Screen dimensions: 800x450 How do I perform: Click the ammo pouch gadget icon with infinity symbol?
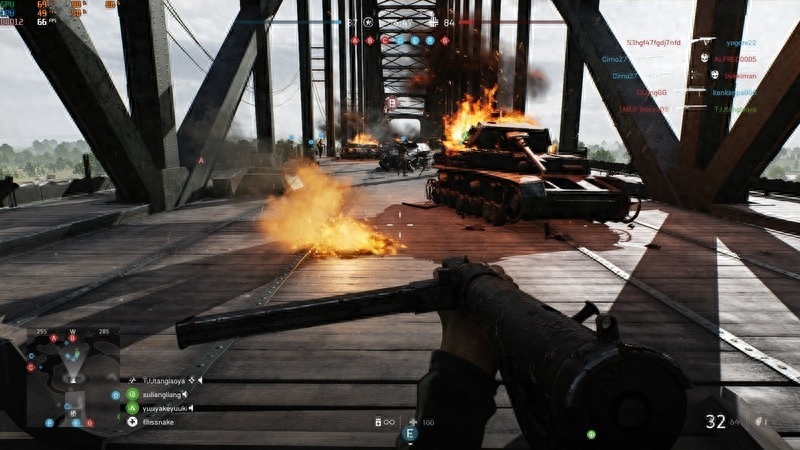pos(381,423)
